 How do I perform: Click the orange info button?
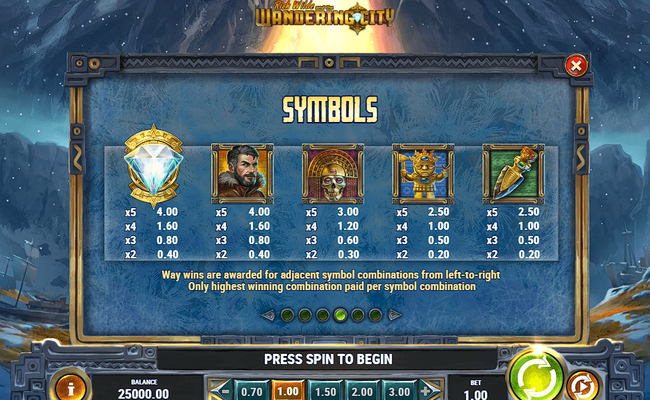[71, 387]
